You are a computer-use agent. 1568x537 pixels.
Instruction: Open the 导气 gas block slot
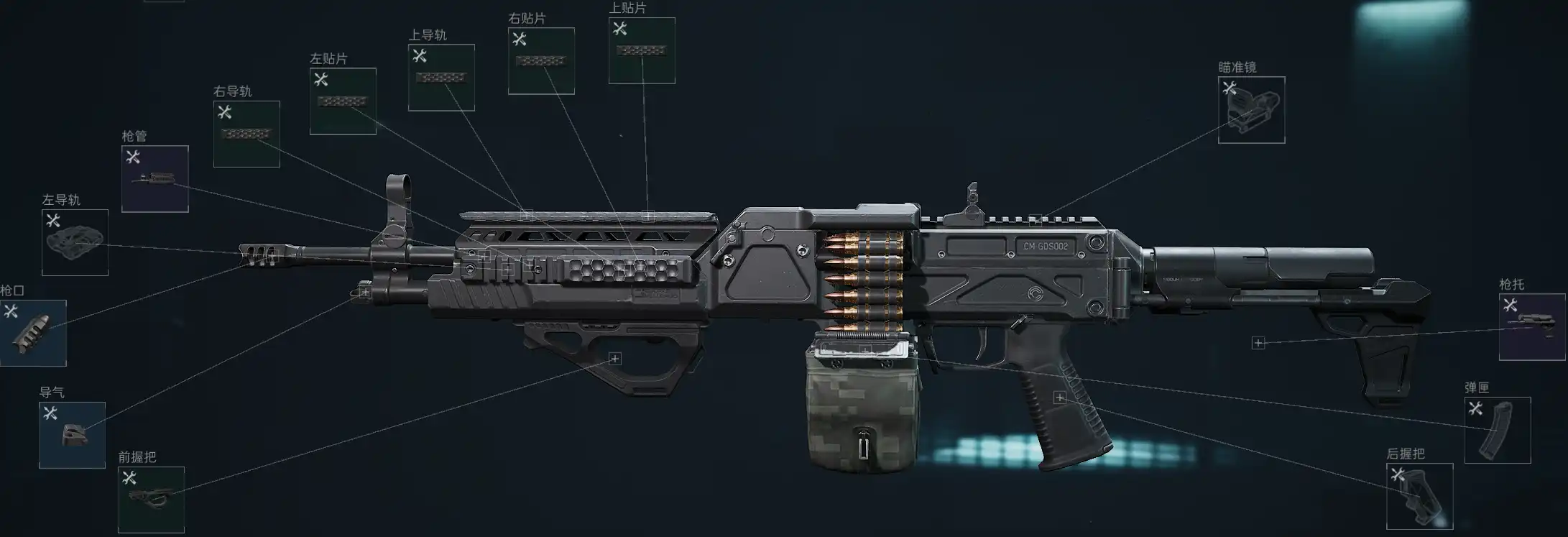pos(72,435)
